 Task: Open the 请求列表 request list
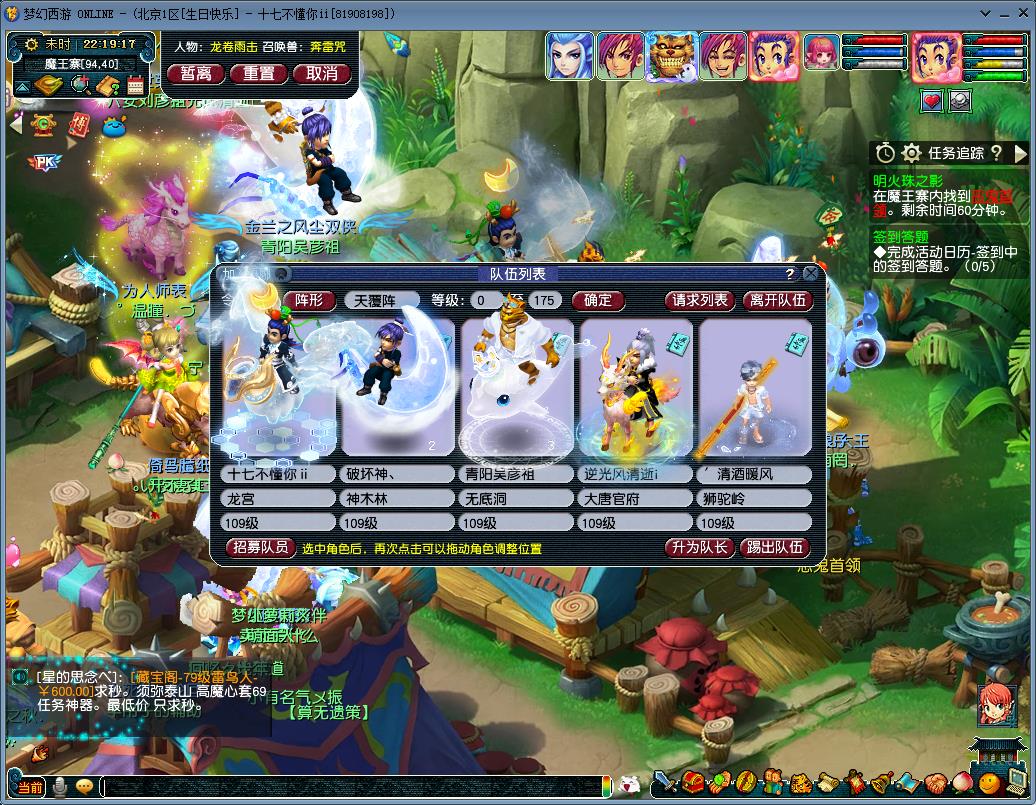point(700,300)
